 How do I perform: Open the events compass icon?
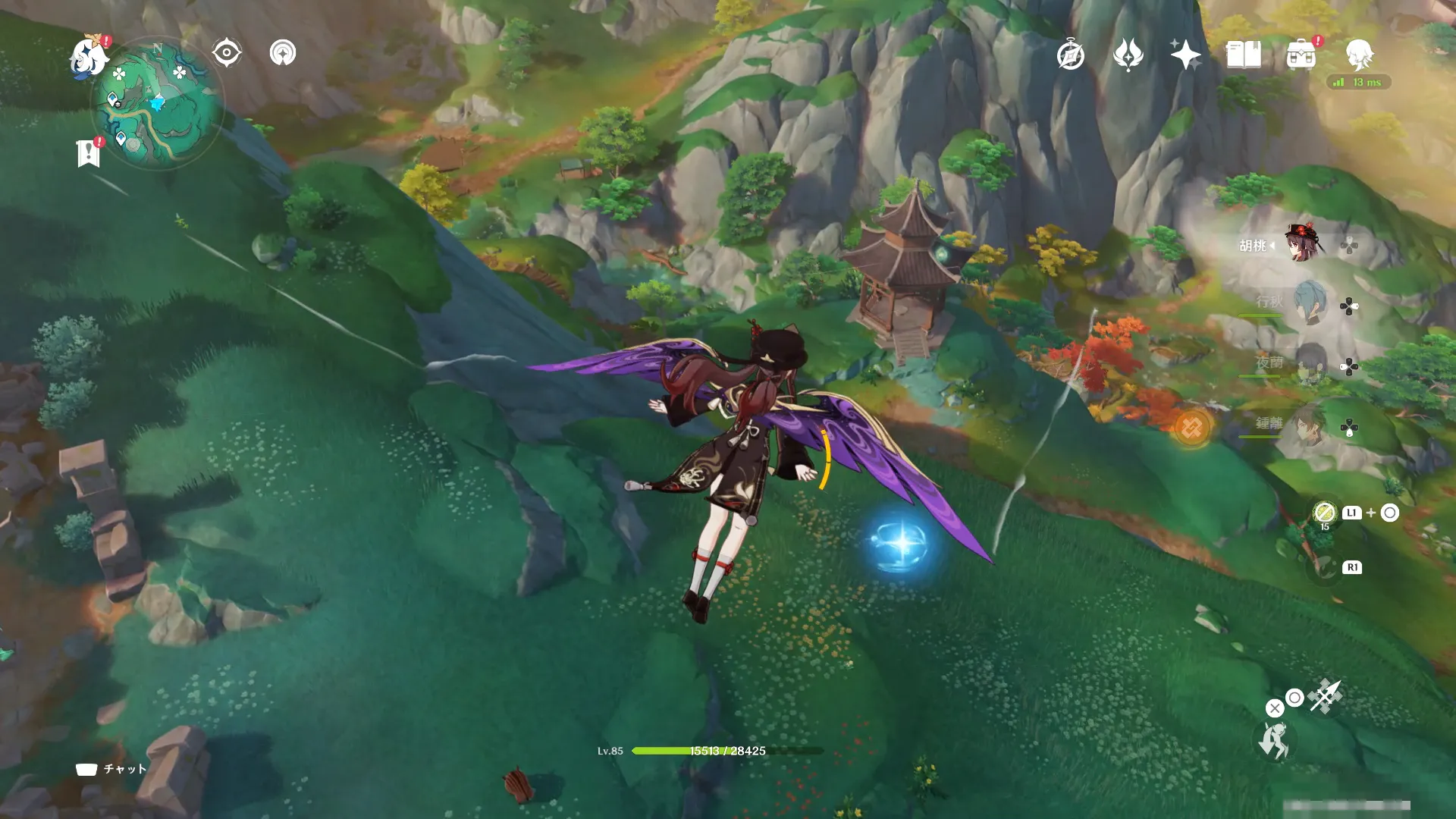point(1070,55)
